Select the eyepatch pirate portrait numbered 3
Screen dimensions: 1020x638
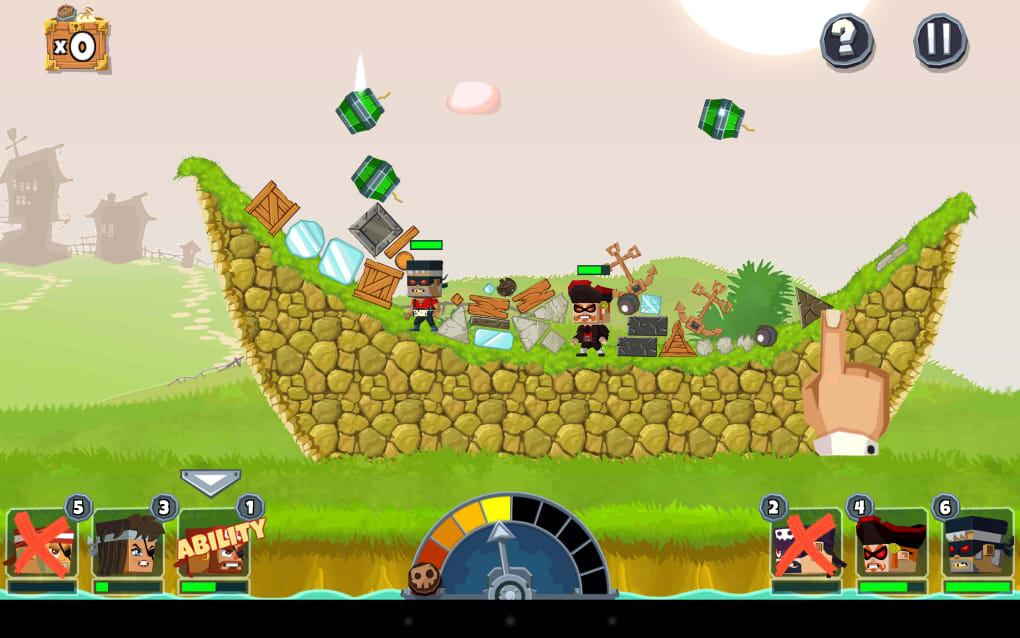pyautogui.click(x=128, y=544)
